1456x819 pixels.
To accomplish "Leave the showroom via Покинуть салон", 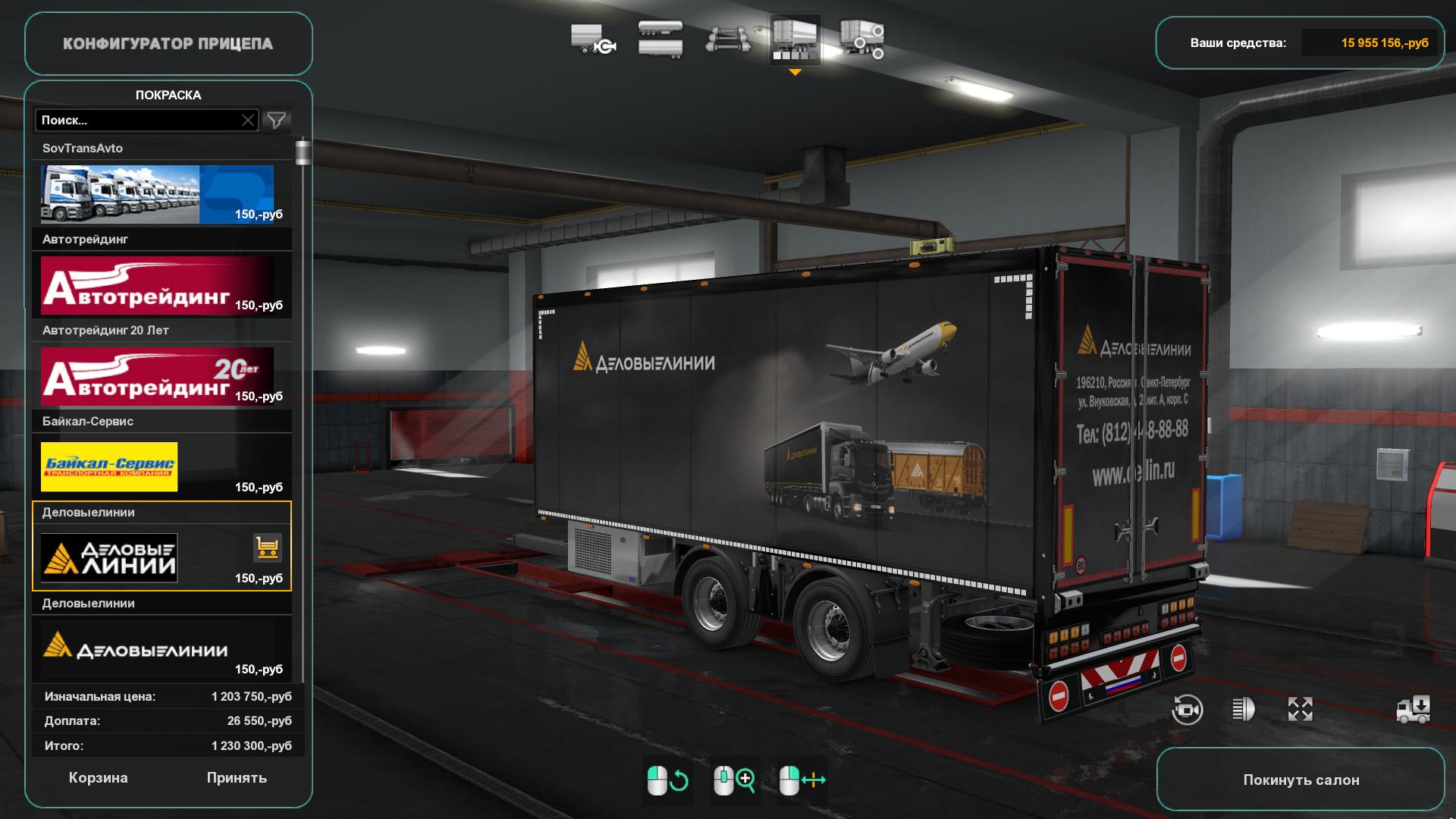I will [1301, 780].
